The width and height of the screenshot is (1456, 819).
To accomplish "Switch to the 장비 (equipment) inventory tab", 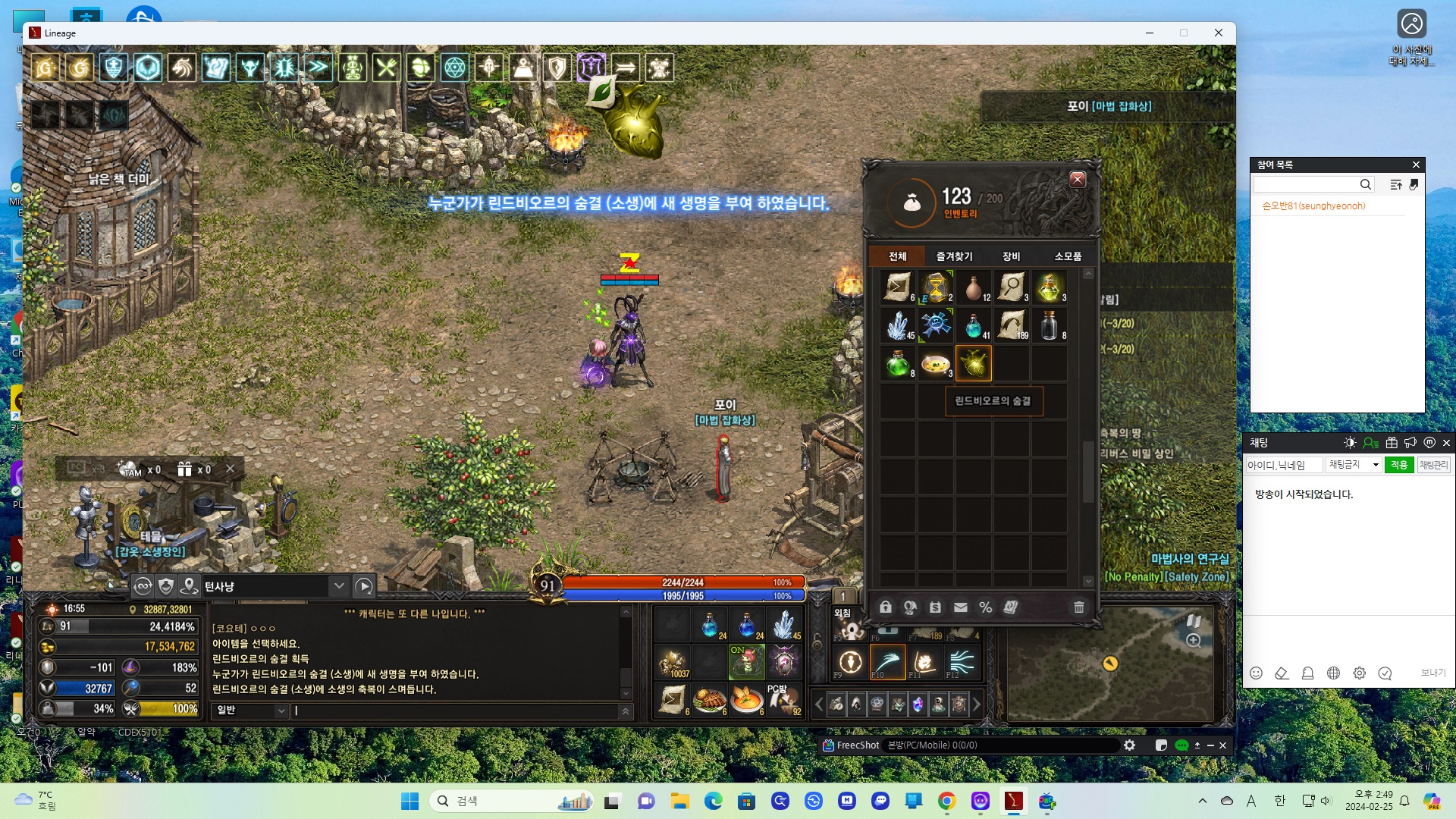I will [1011, 256].
